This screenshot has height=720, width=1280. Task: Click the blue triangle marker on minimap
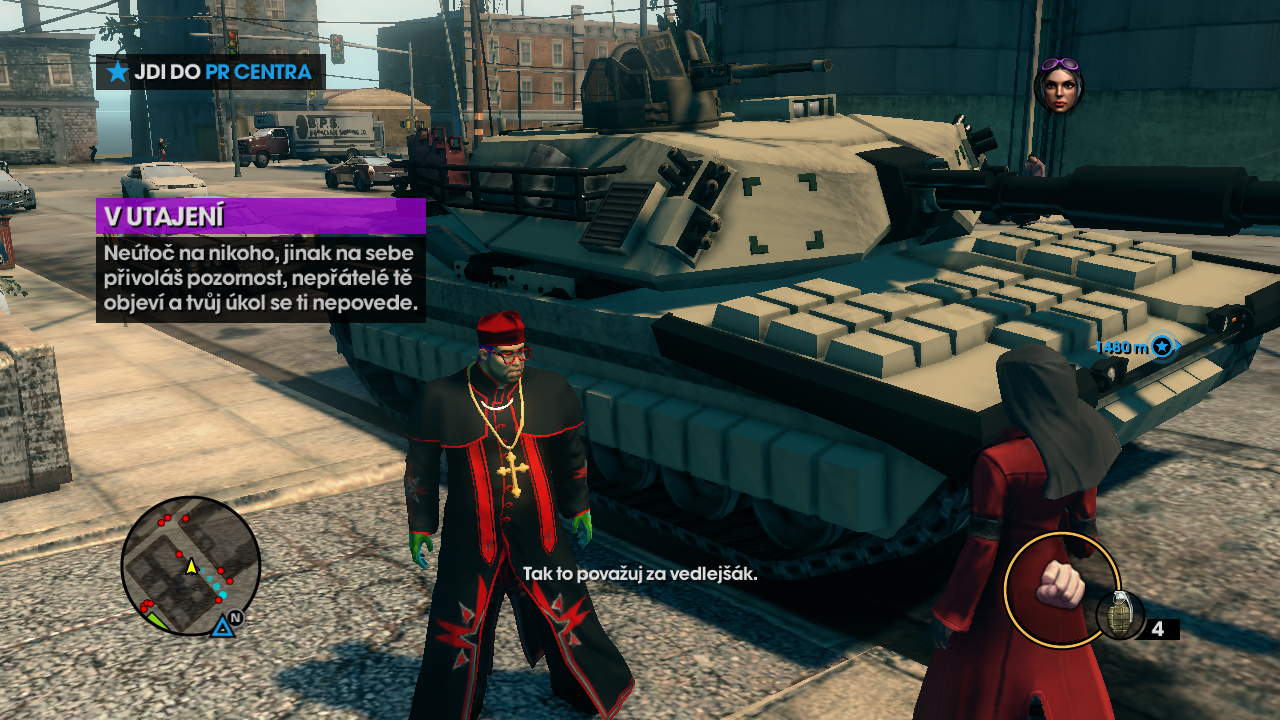tap(222, 626)
